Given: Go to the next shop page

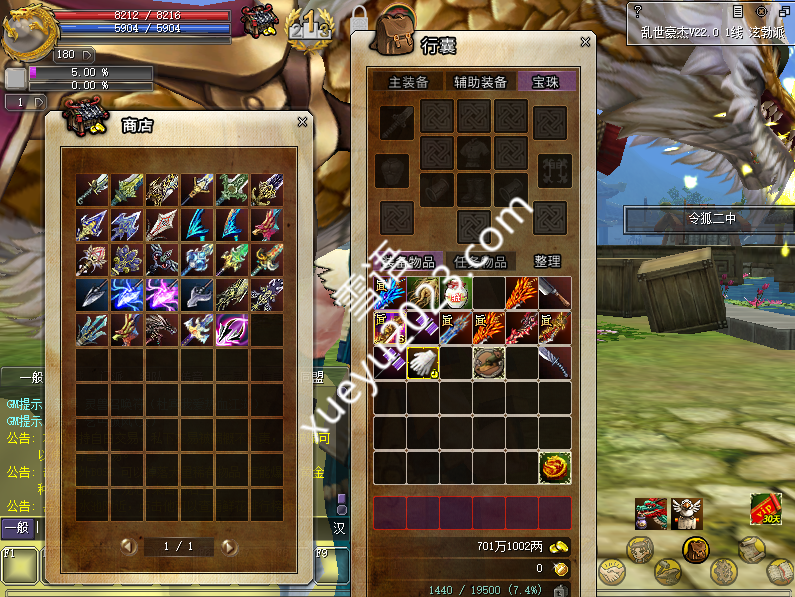Looking at the screenshot, I should click(x=229, y=547).
